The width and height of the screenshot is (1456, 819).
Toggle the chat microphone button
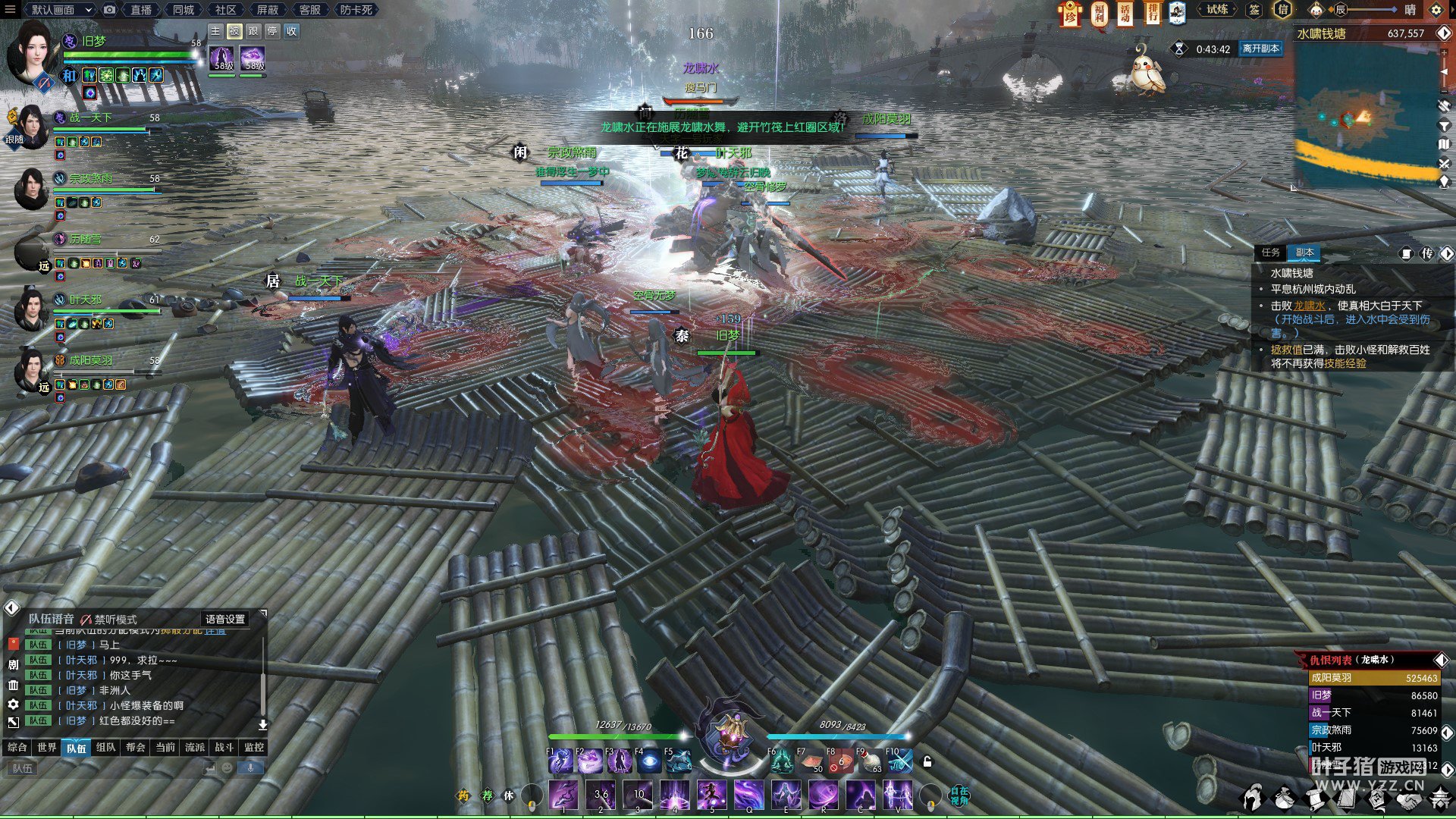click(x=250, y=768)
